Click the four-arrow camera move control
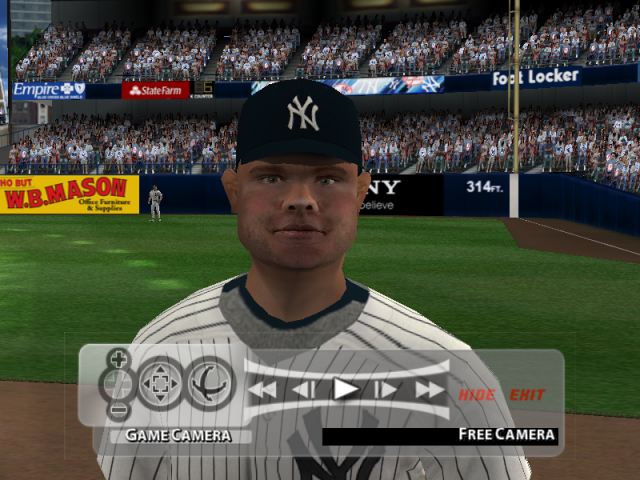 (159, 383)
